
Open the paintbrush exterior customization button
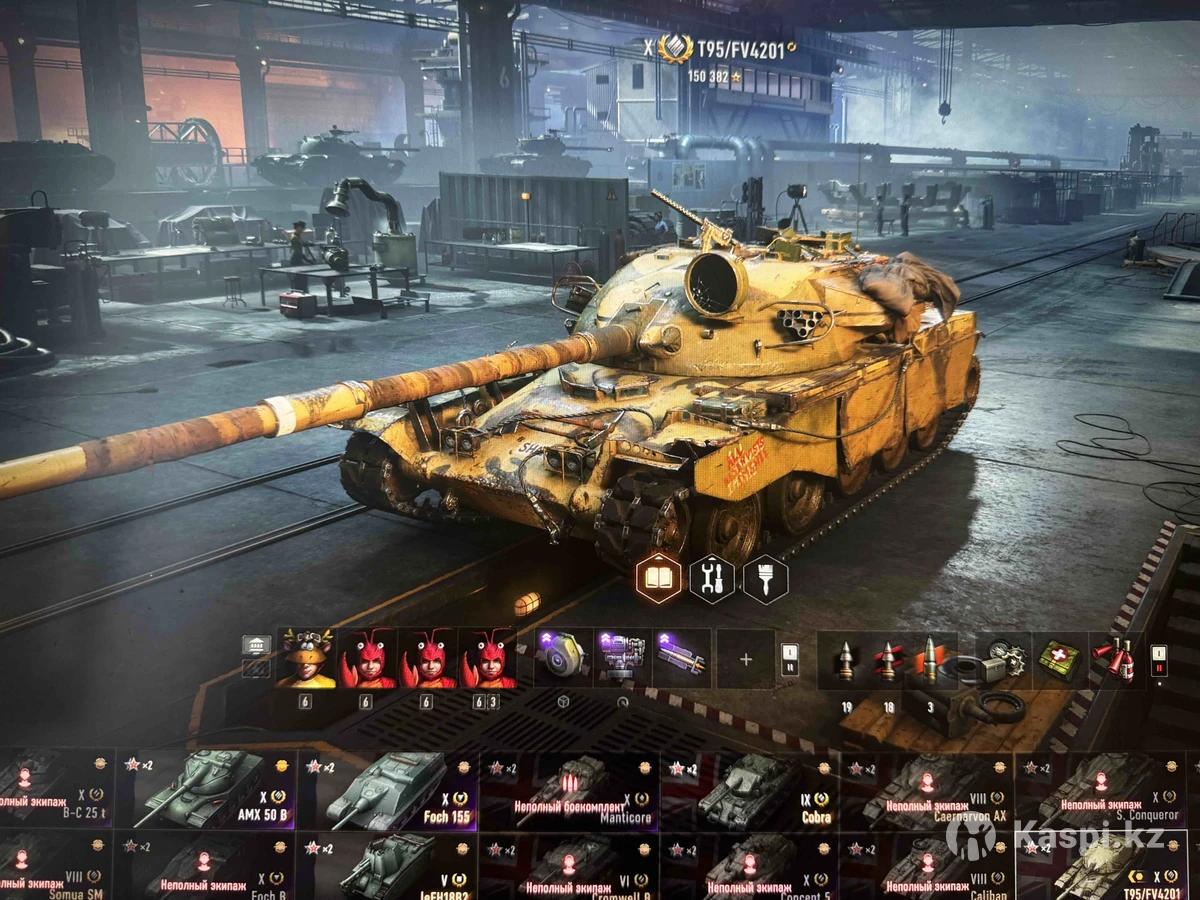pos(765,578)
